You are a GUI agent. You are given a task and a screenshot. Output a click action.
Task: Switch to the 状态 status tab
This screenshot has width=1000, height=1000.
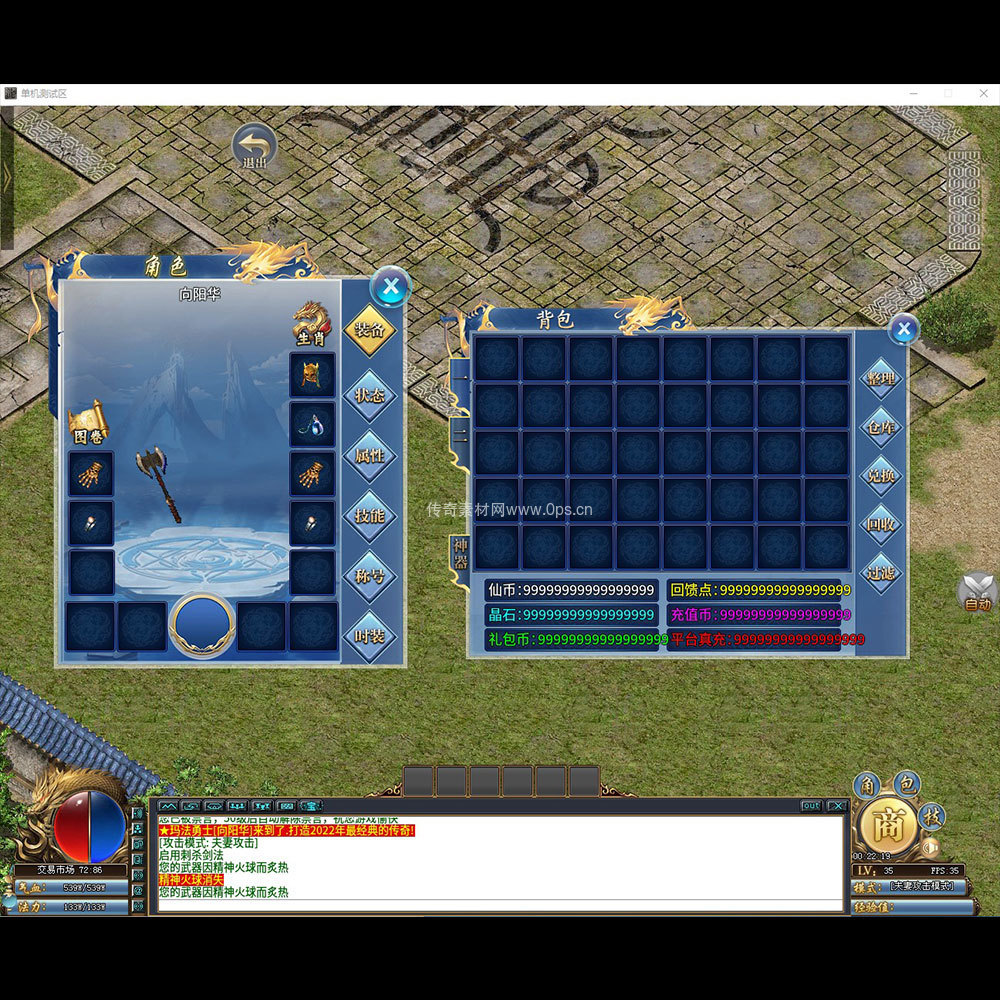click(x=369, y=394)
